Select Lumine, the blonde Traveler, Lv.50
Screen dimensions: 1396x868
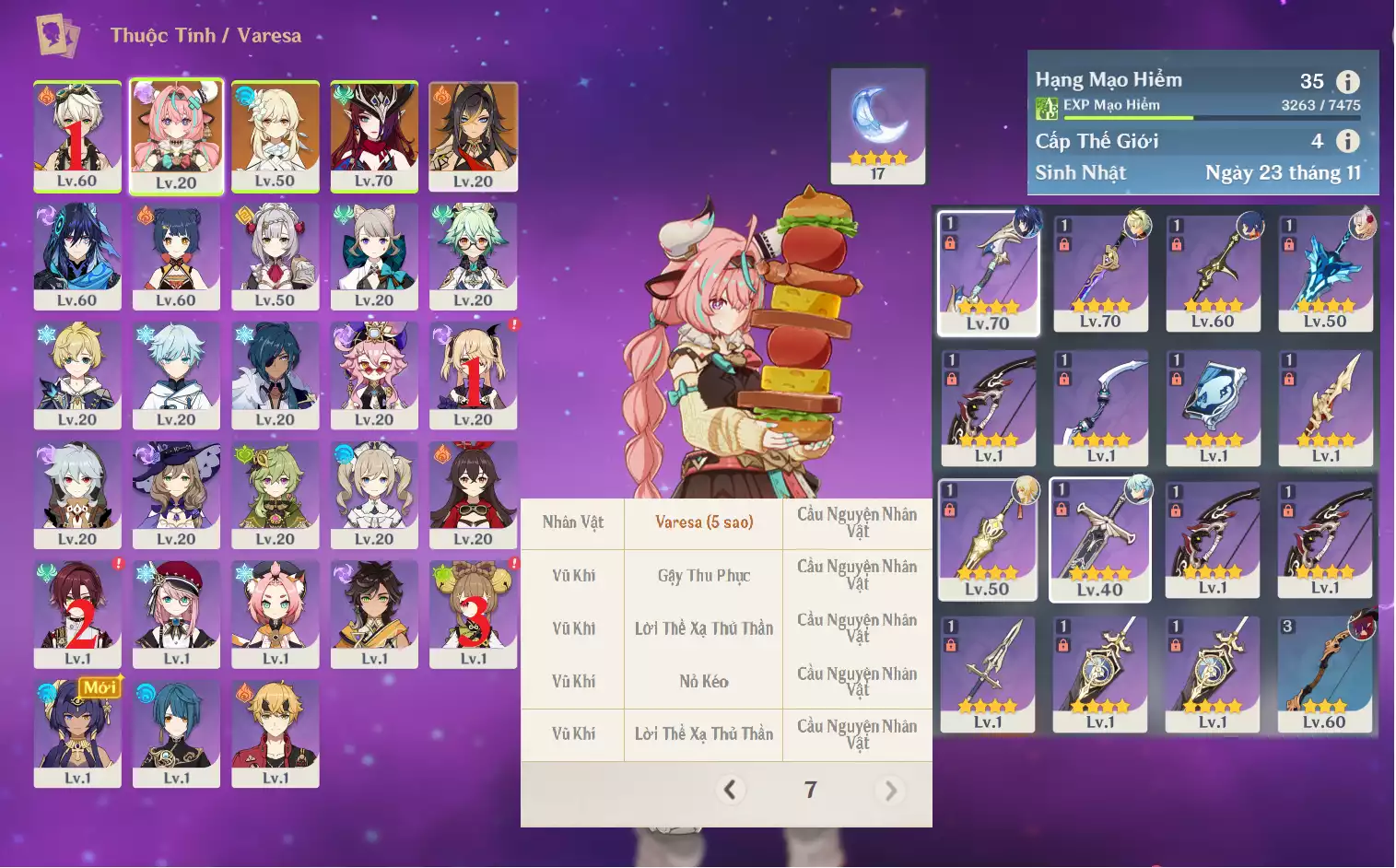[275, 136]
